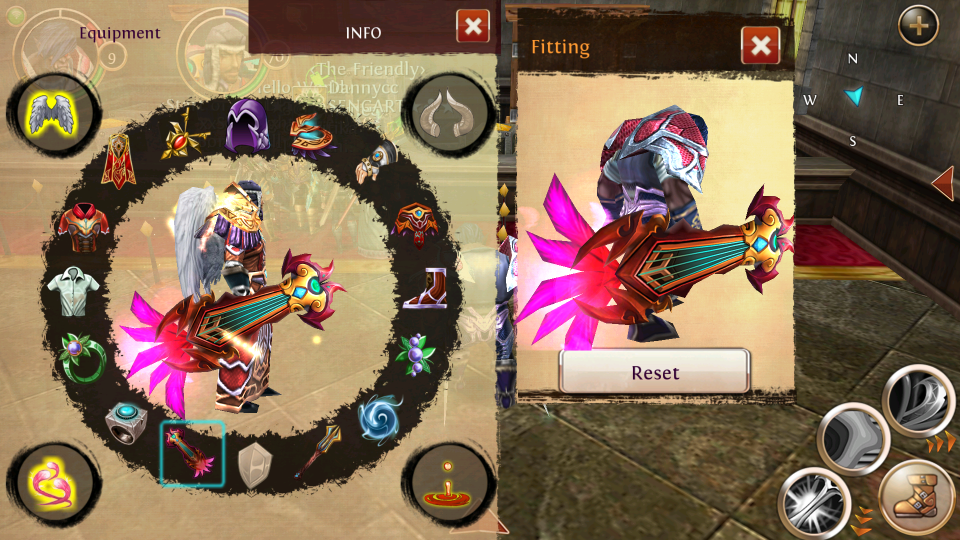Click the Reset button
The image size is (960, 540).
tap(655, 372)
